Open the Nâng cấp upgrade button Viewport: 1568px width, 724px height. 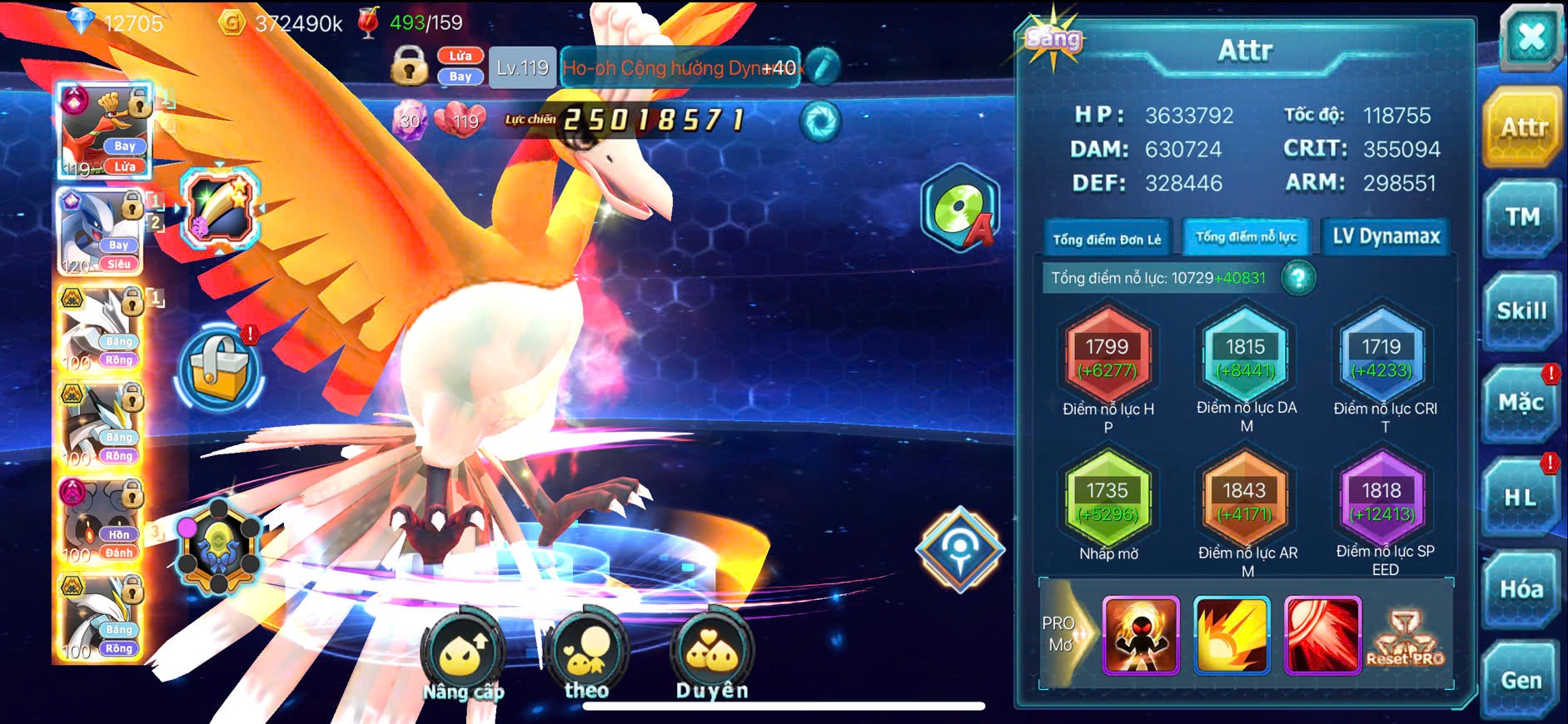(x=463, y=657)
